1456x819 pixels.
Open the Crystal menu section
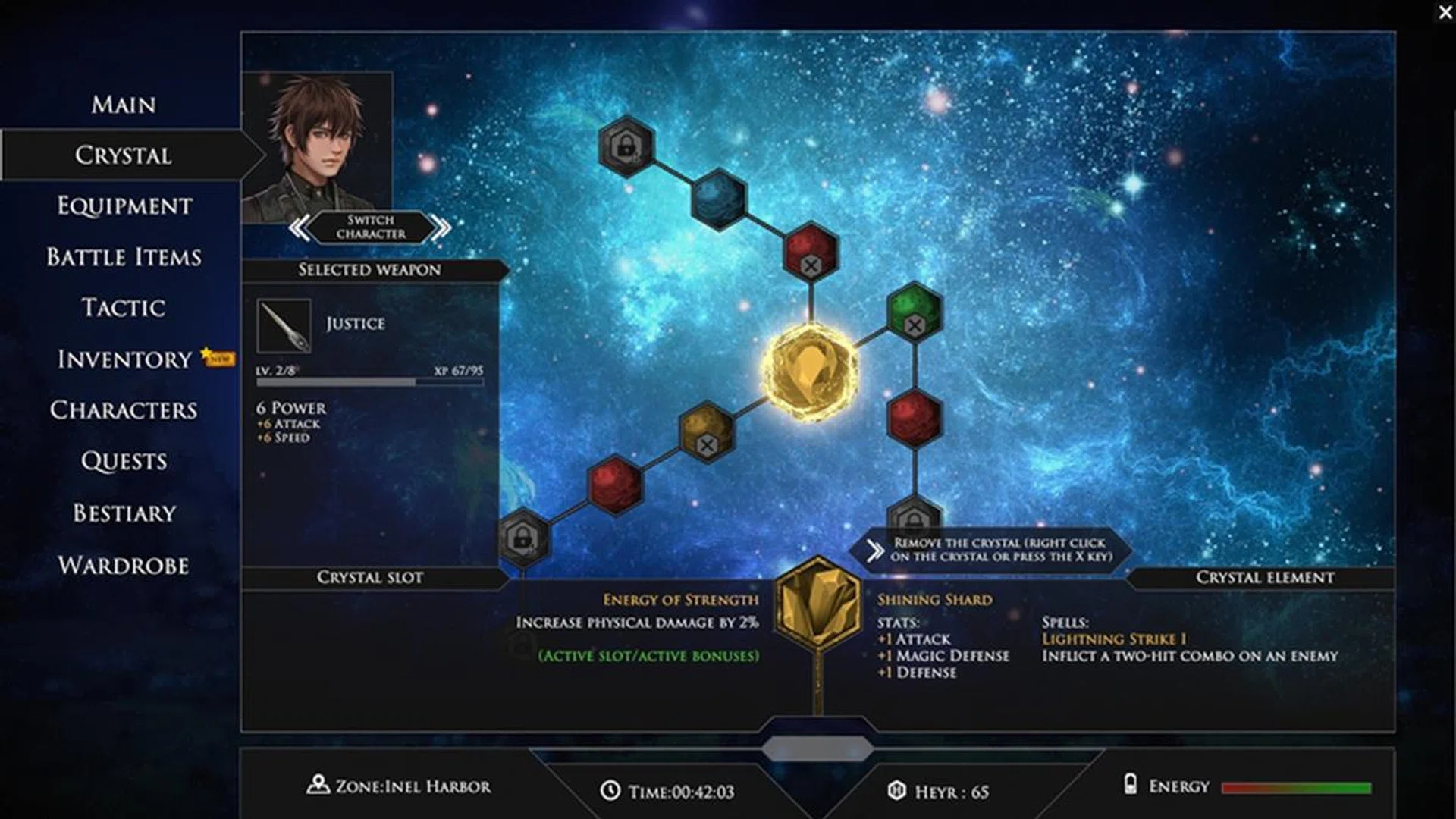click(x=124, y=156)
